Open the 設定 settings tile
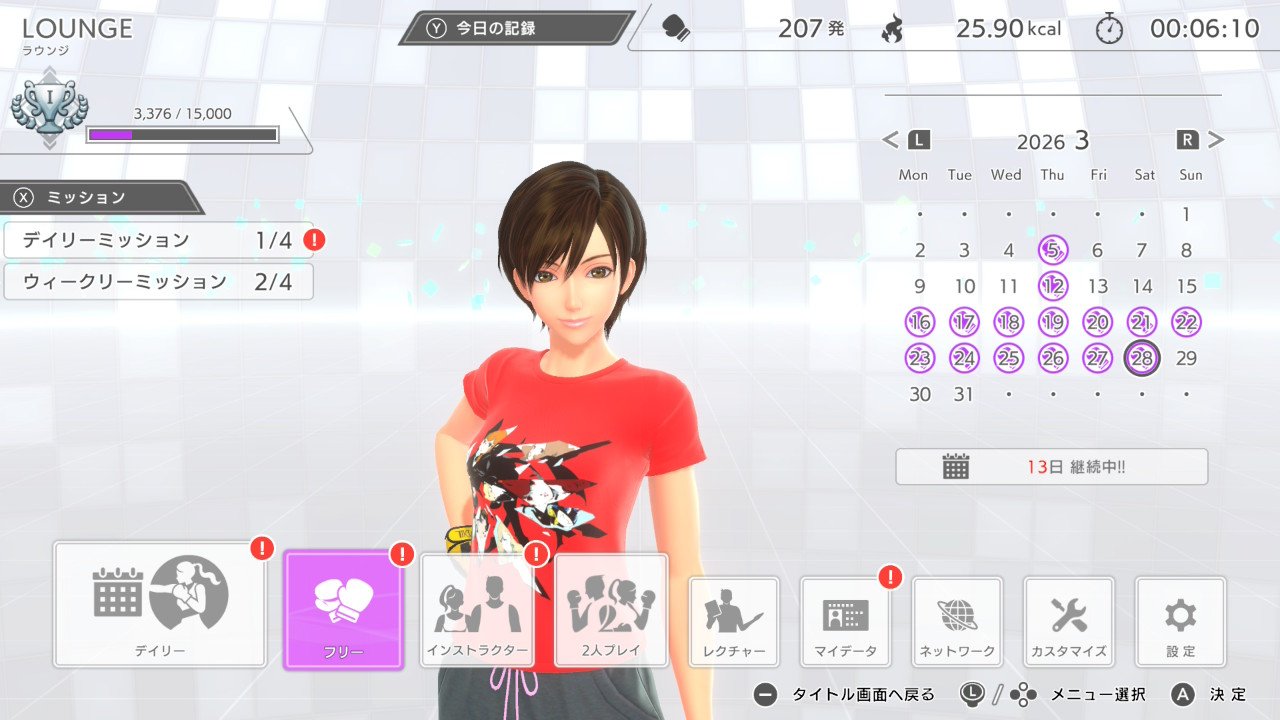1280x720 pixels. click(x=1180, y=622)
